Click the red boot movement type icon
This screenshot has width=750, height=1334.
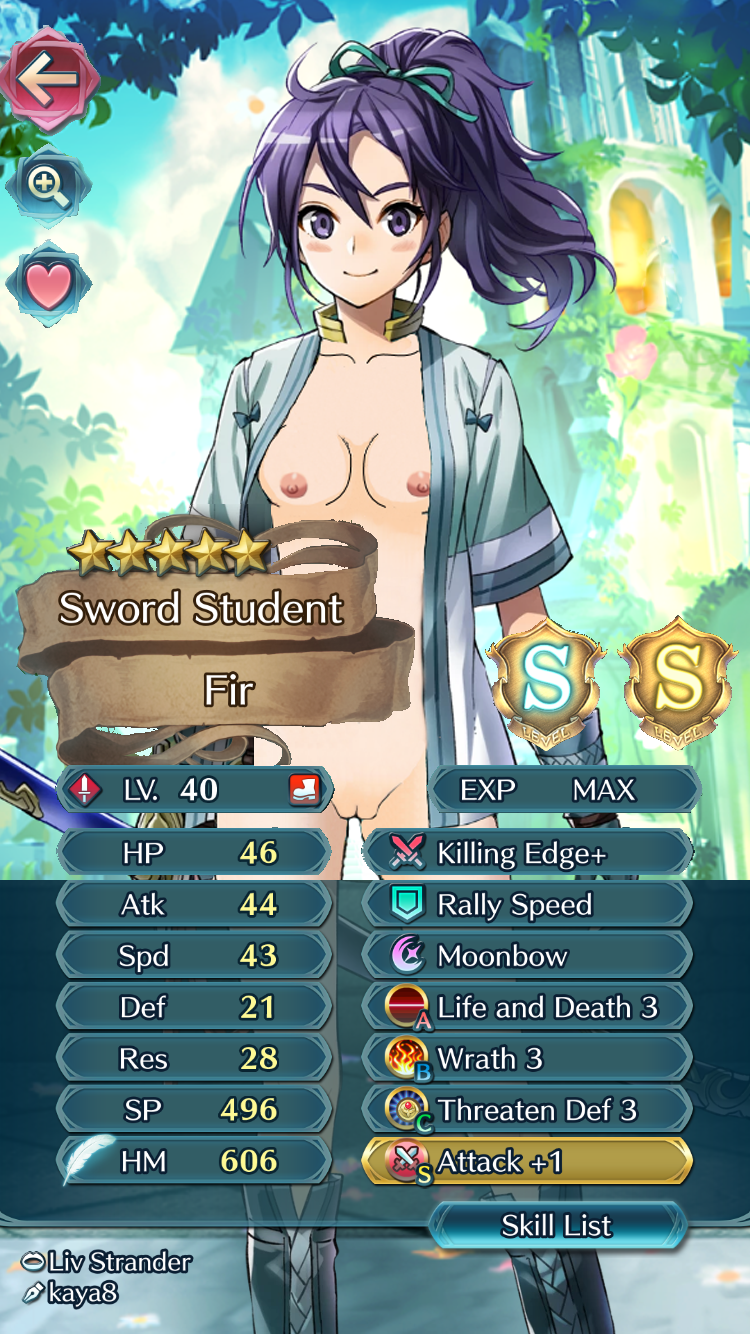(304, 790)
